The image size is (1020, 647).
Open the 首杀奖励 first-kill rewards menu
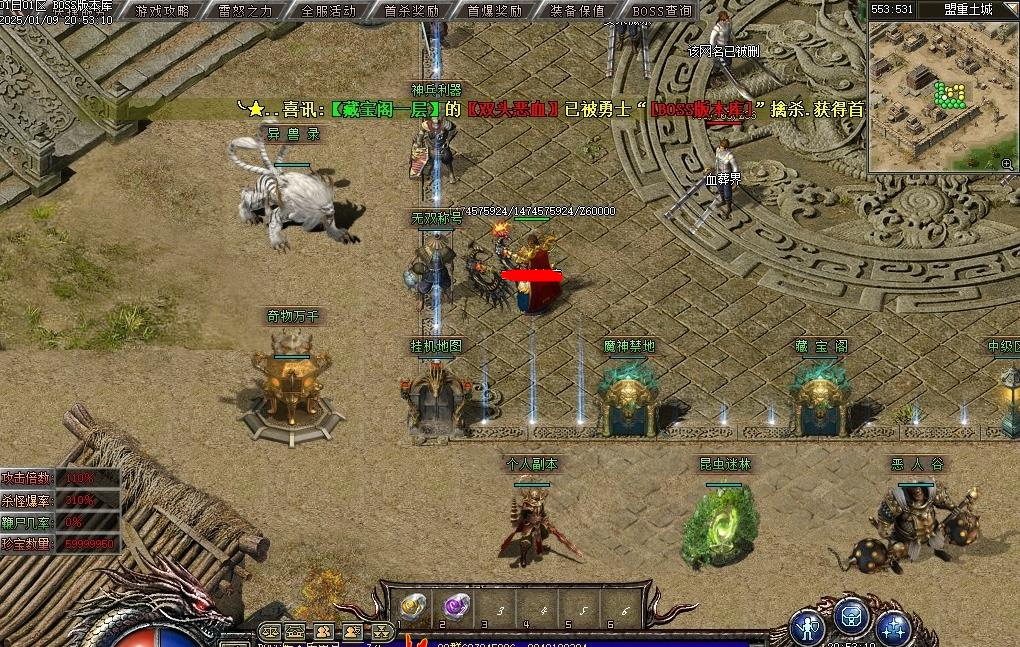pyautogui.click(x=411, y=11)
